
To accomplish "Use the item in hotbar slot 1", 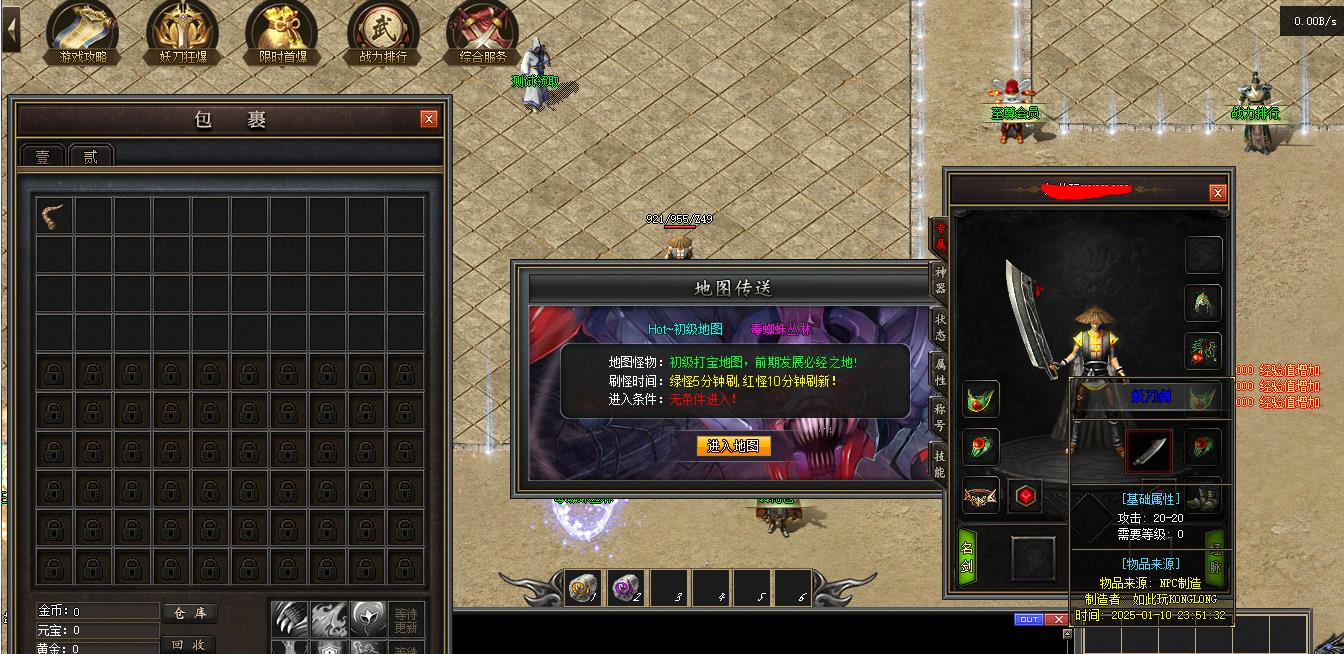I will click(x=582, y=589).
